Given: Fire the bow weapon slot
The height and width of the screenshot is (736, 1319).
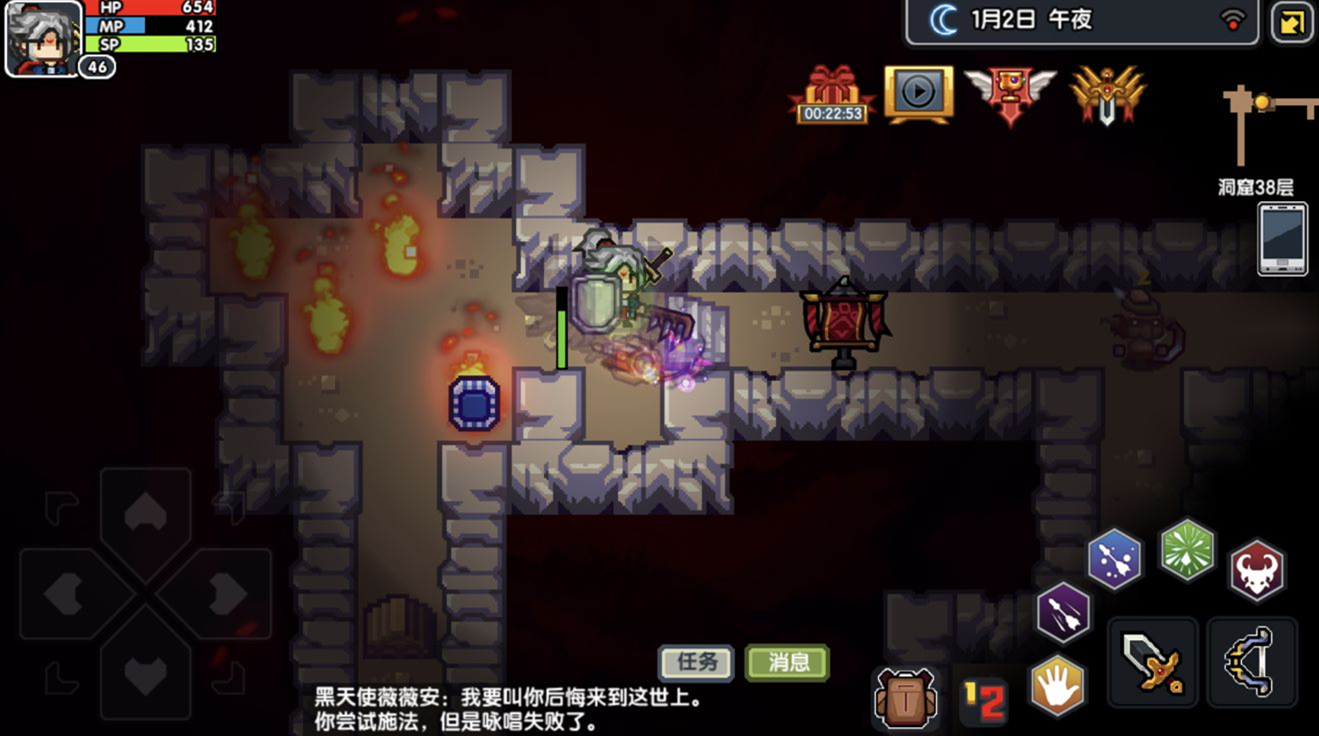Looking at the screenshot, I should point(1252,661).
